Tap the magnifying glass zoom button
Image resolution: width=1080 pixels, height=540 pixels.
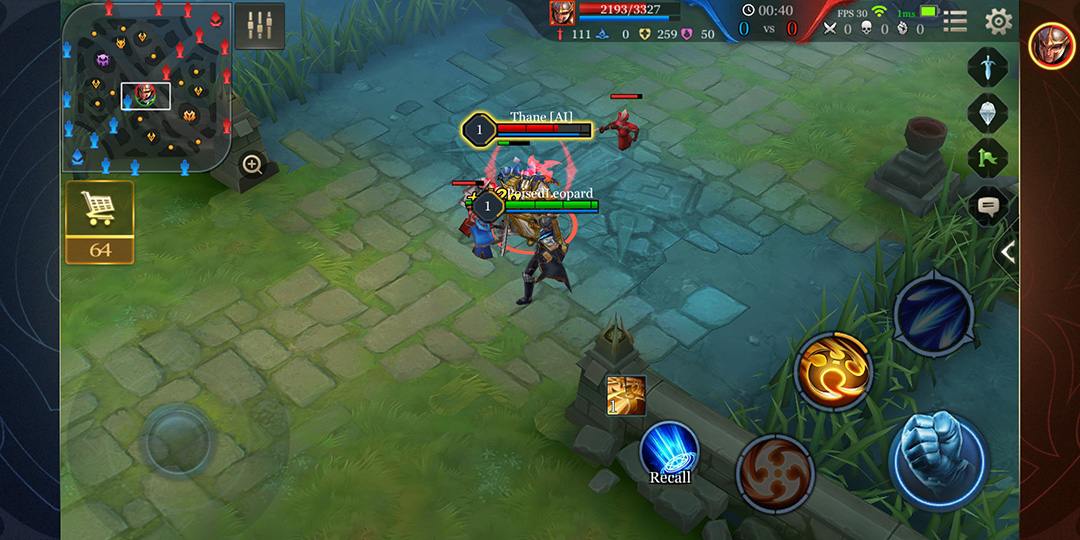pos(252,164)
